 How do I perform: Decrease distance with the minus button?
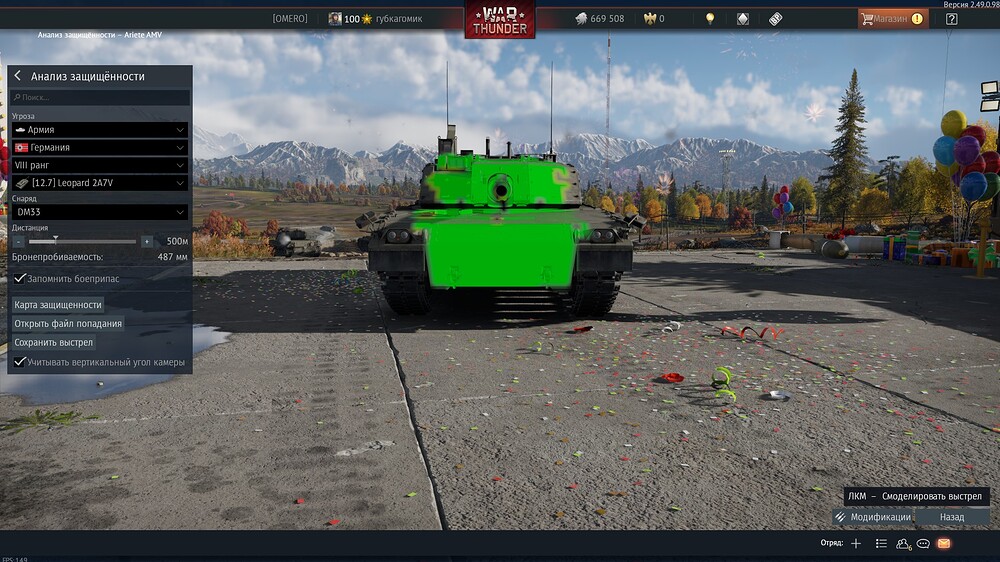coord(17,241)
